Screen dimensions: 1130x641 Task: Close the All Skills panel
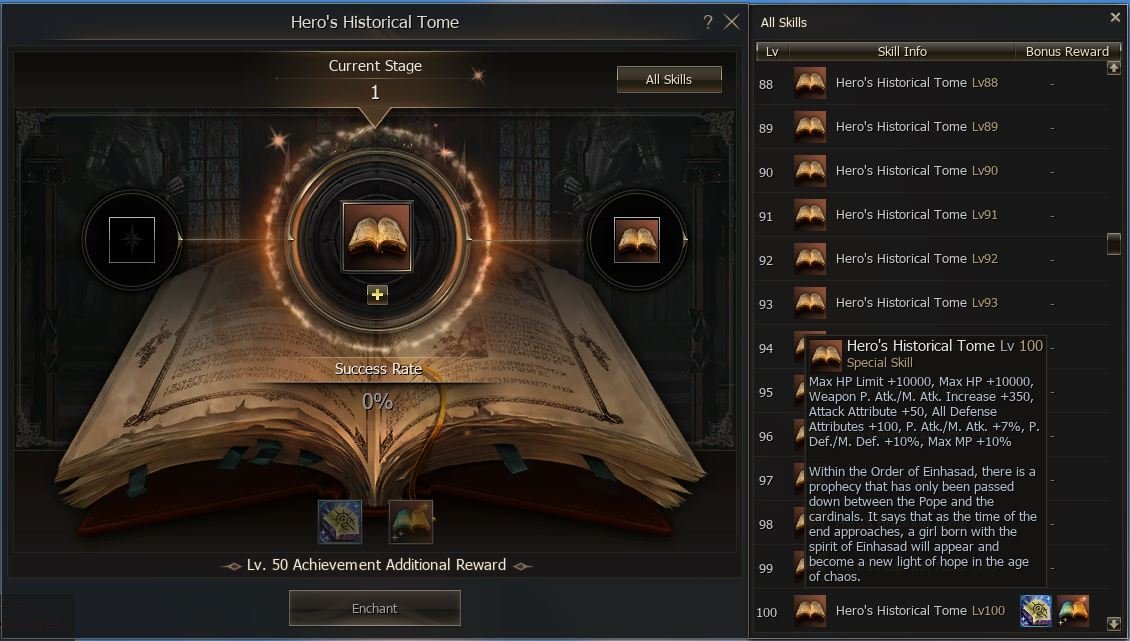pyautogui.click(x=1116, y=17)
